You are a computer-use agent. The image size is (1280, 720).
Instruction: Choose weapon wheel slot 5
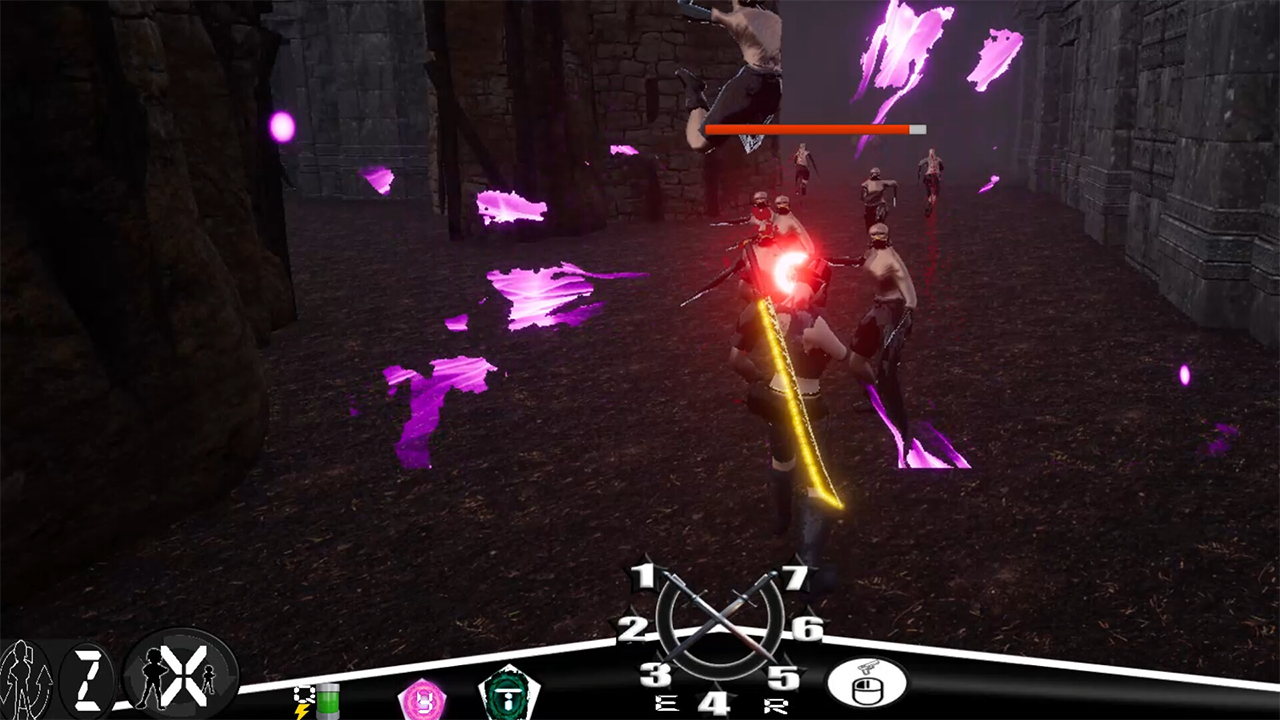pos(785,677)
